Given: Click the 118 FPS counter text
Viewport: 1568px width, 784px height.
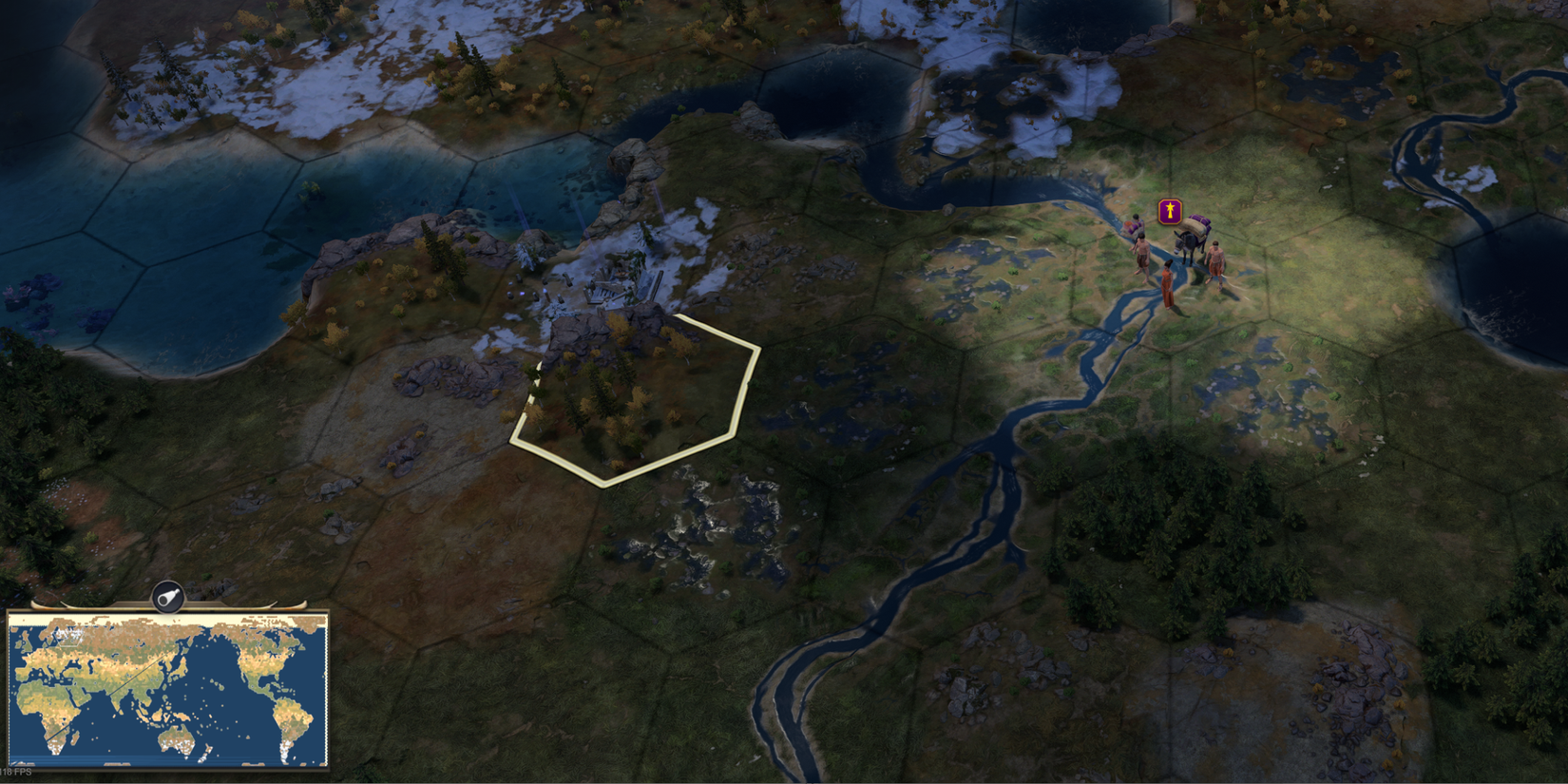Looking at the screenshot, I should 15,771.
